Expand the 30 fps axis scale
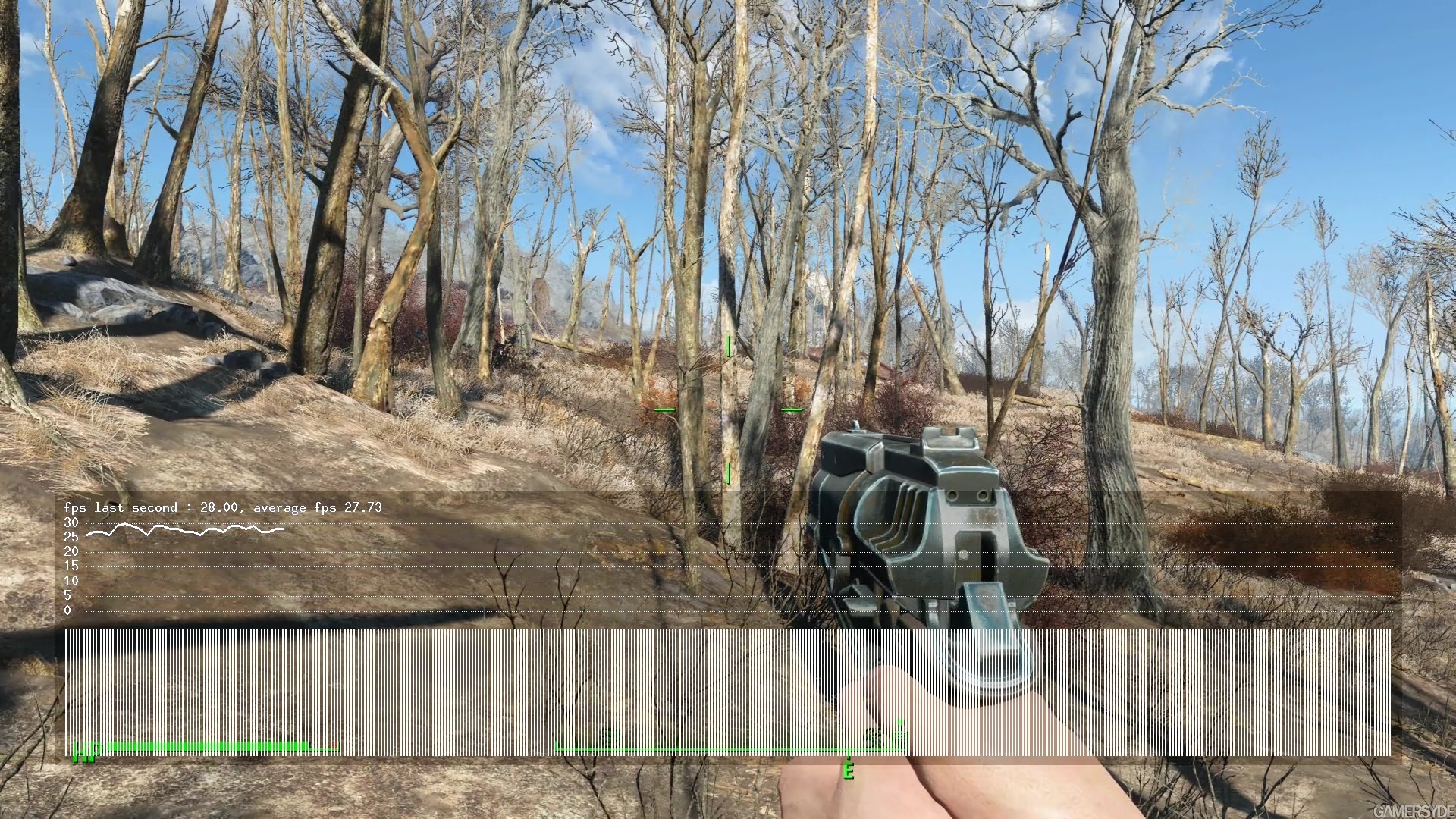Image resolution: width=1456 pixels, height=819 pixels. (71, 522)
